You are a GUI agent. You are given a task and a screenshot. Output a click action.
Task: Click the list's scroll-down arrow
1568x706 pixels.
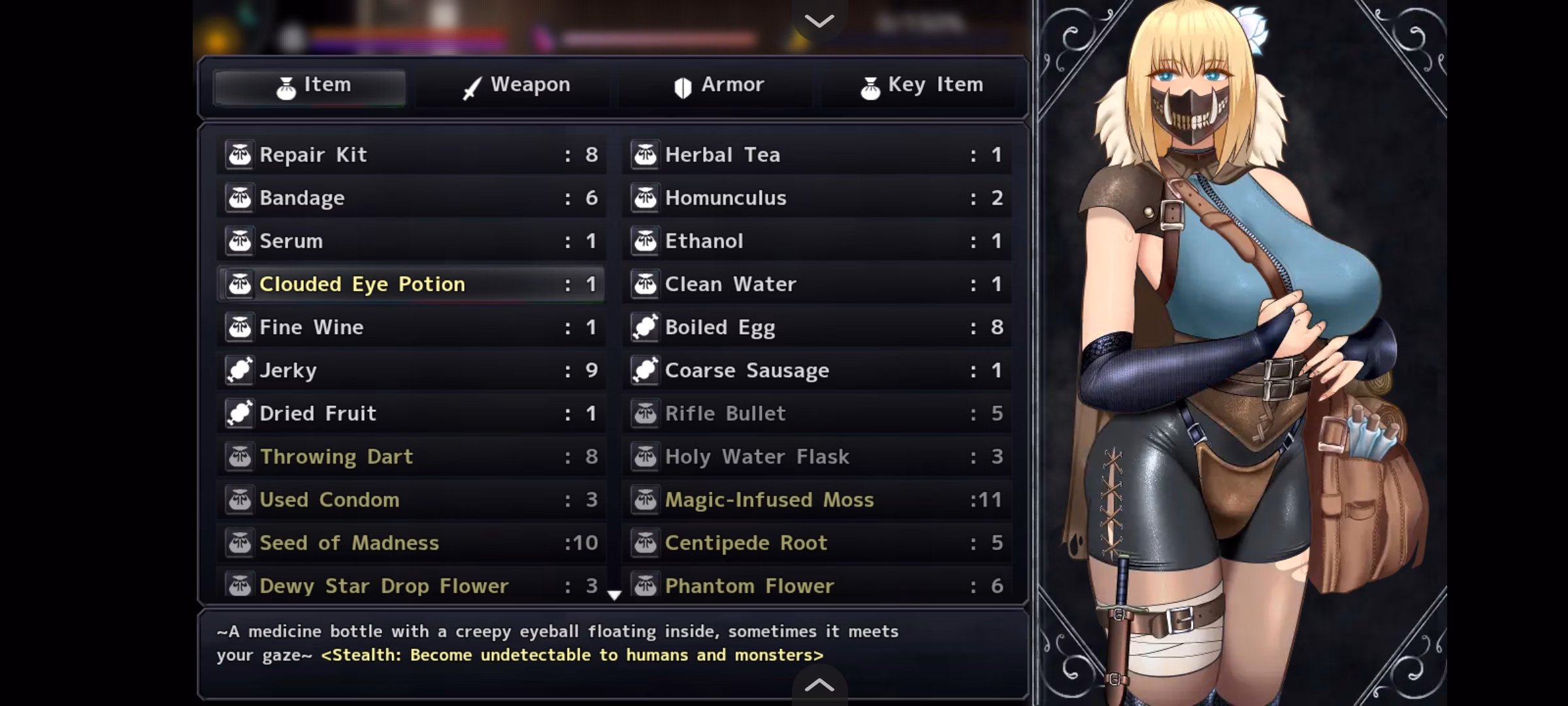(x=614, y=595)
